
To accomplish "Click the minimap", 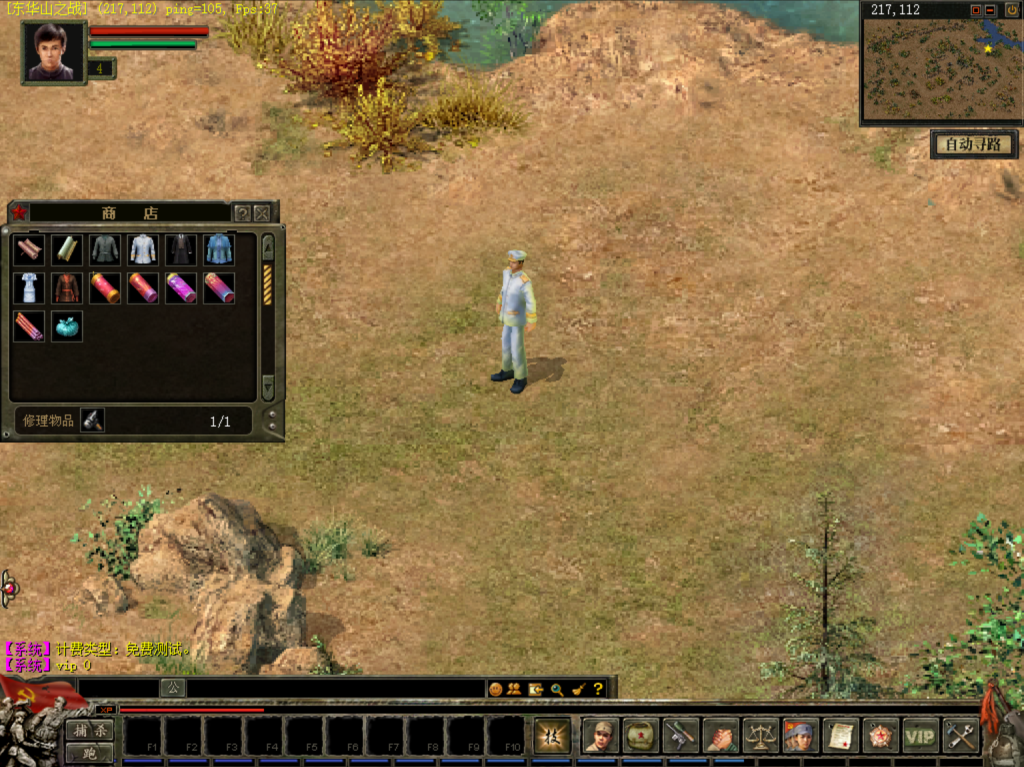I will coord(940,68).
